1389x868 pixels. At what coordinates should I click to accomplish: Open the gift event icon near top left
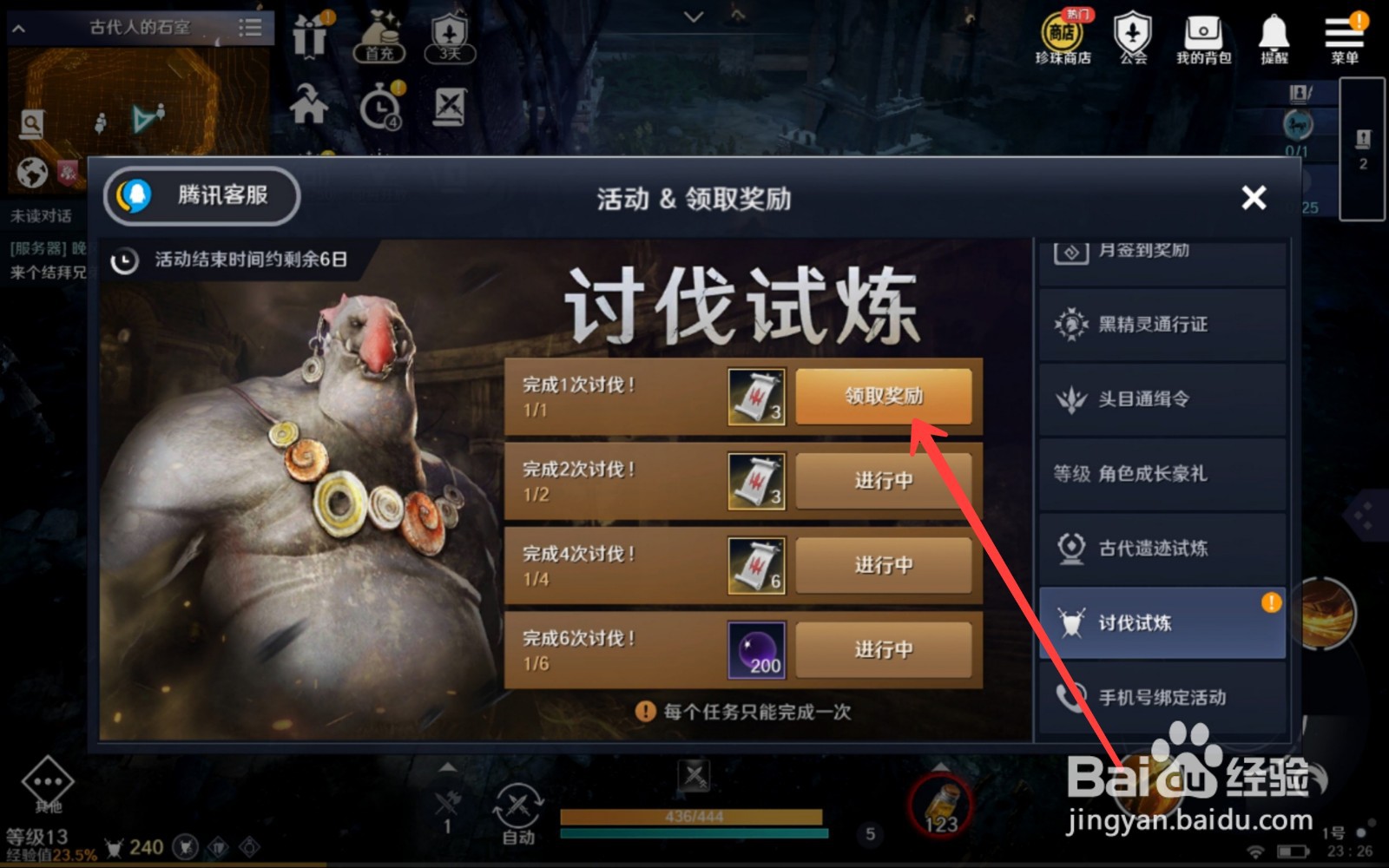pos(310,36)
